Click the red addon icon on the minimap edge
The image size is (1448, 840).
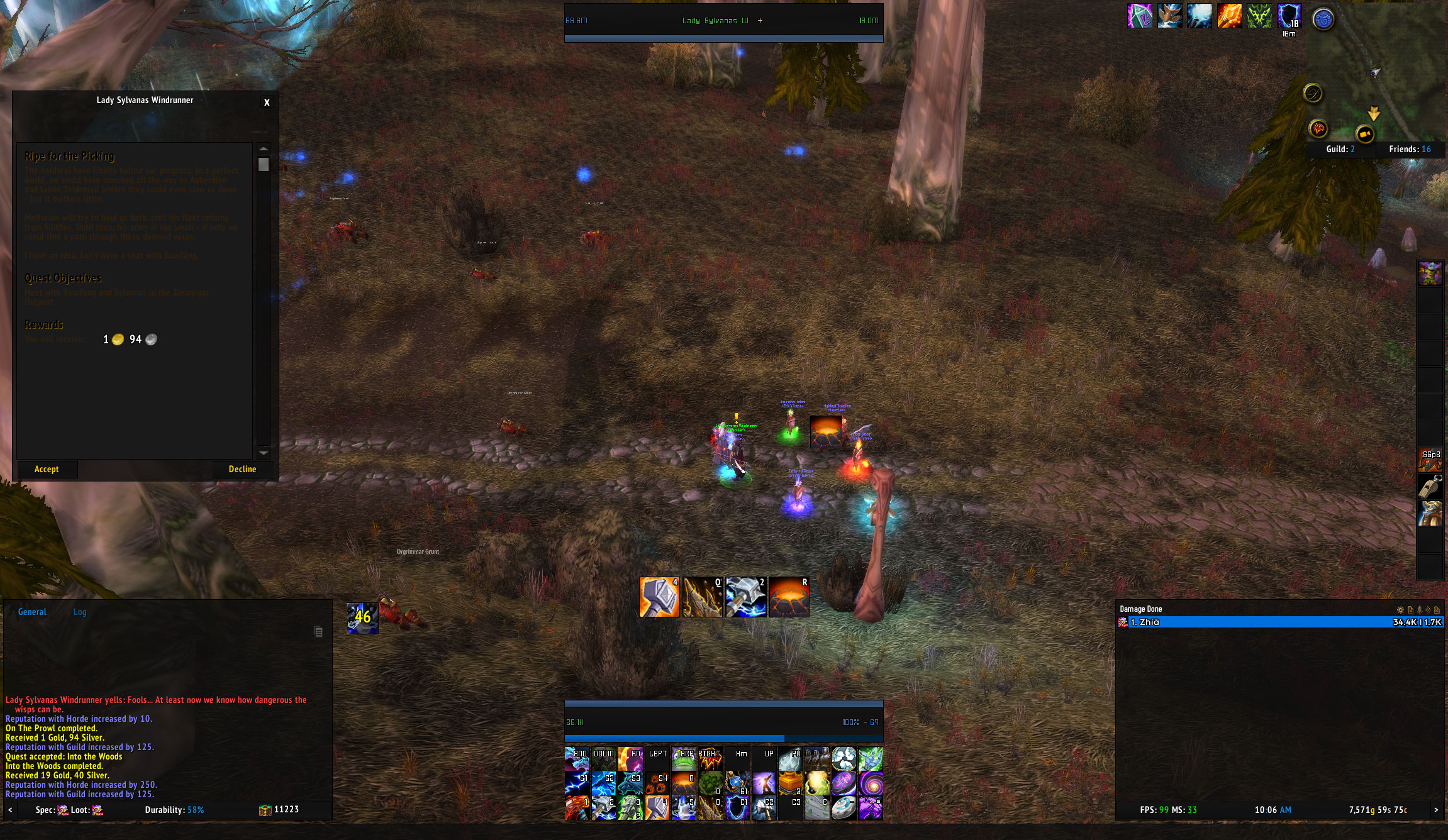tap(1319, 128)
